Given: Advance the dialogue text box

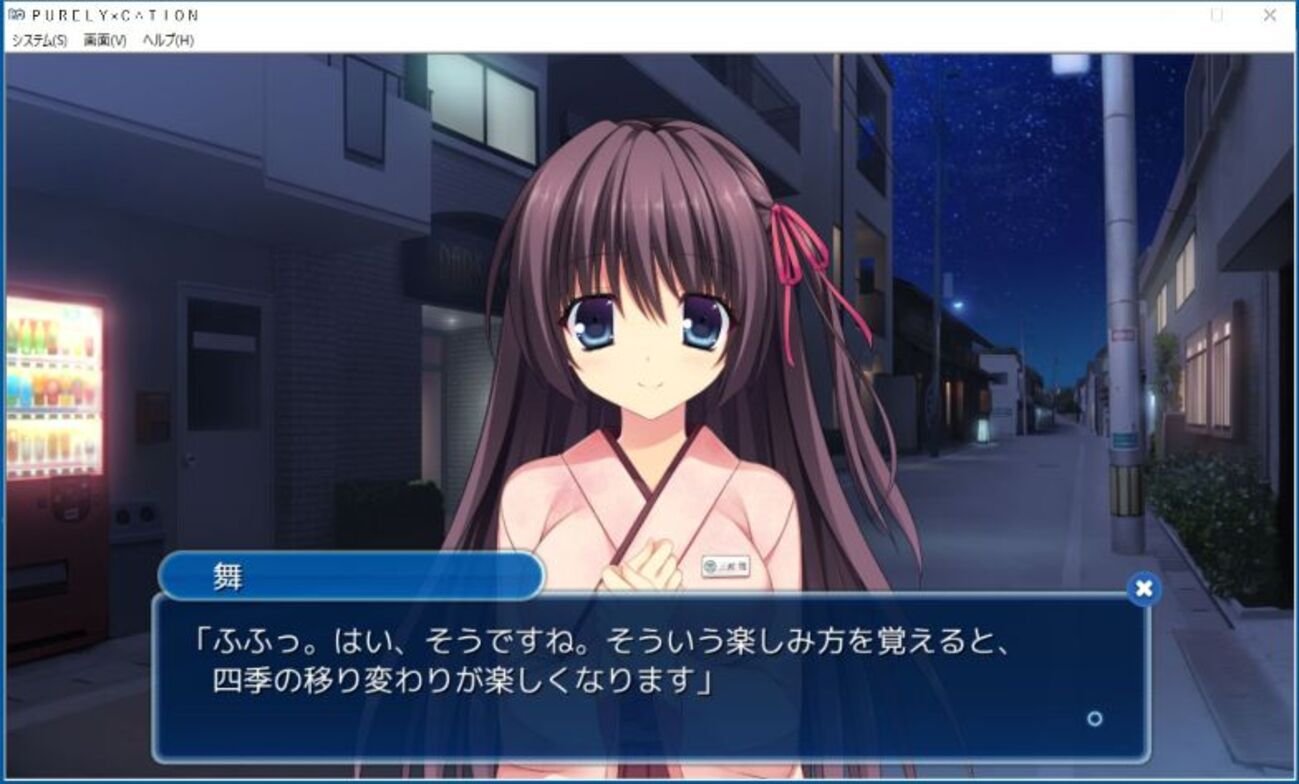Looking at the screenshot, I should (x=650, y=675).
